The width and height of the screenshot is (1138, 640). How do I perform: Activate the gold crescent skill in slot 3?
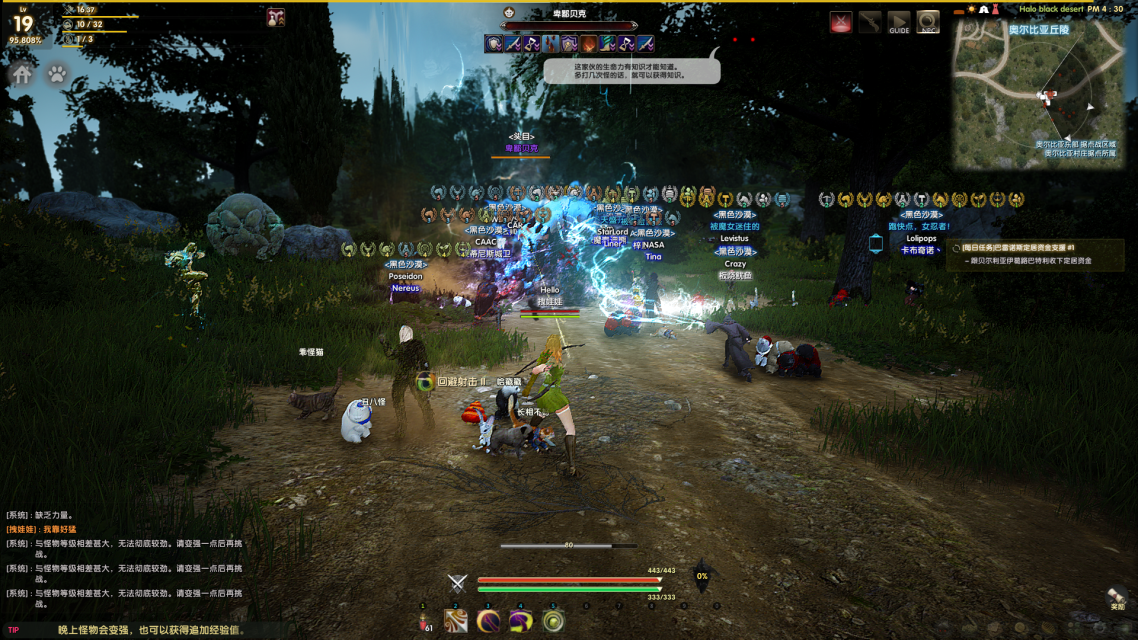(488, 622)
